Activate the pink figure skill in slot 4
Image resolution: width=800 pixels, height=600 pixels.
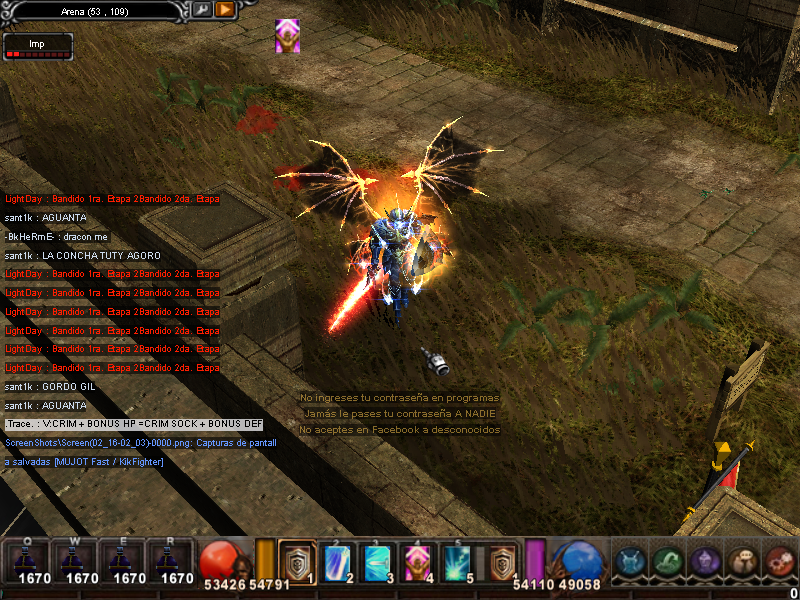click(418, 561)
